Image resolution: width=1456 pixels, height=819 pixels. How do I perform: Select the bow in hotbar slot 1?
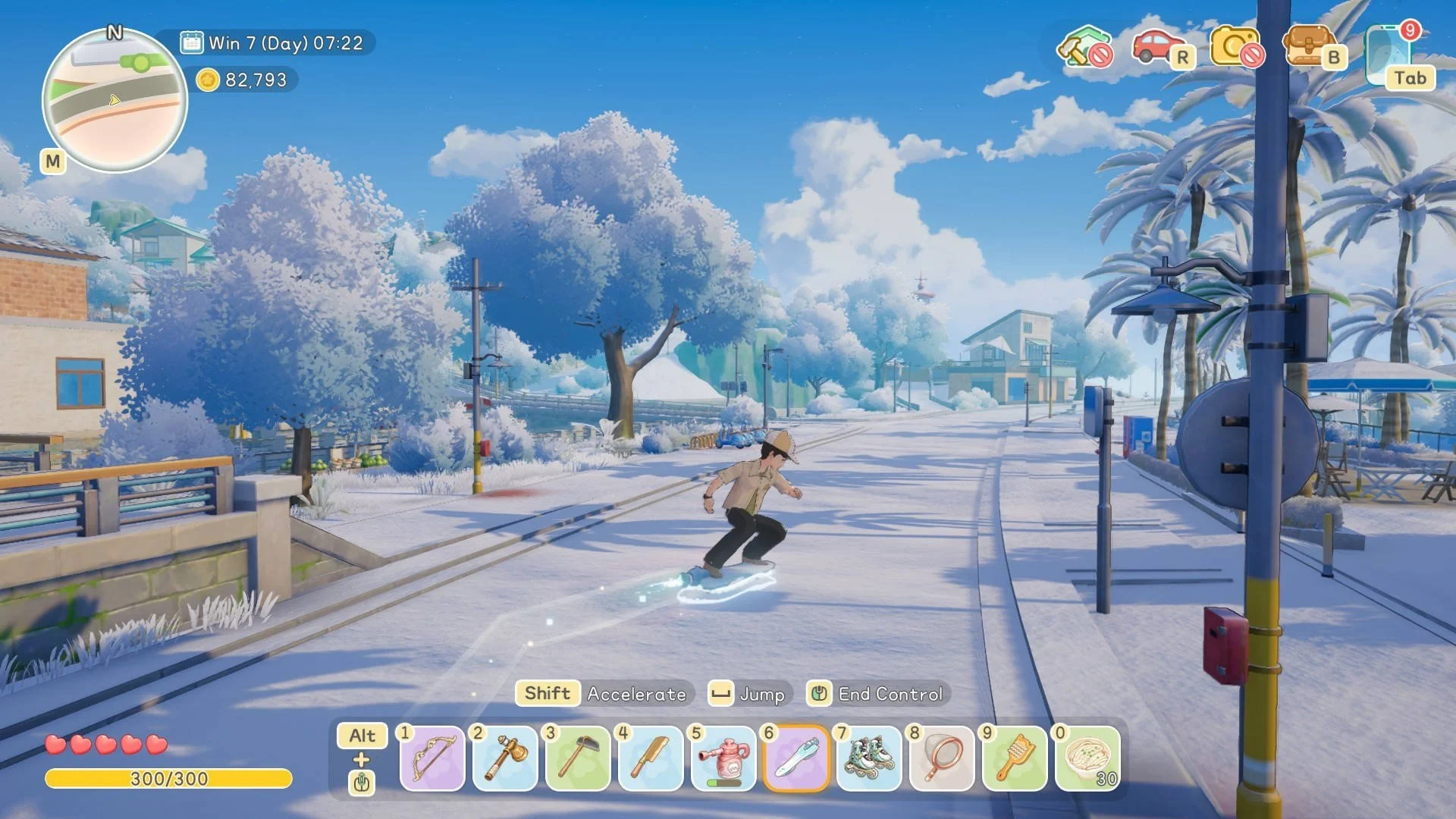click(432, 758)
